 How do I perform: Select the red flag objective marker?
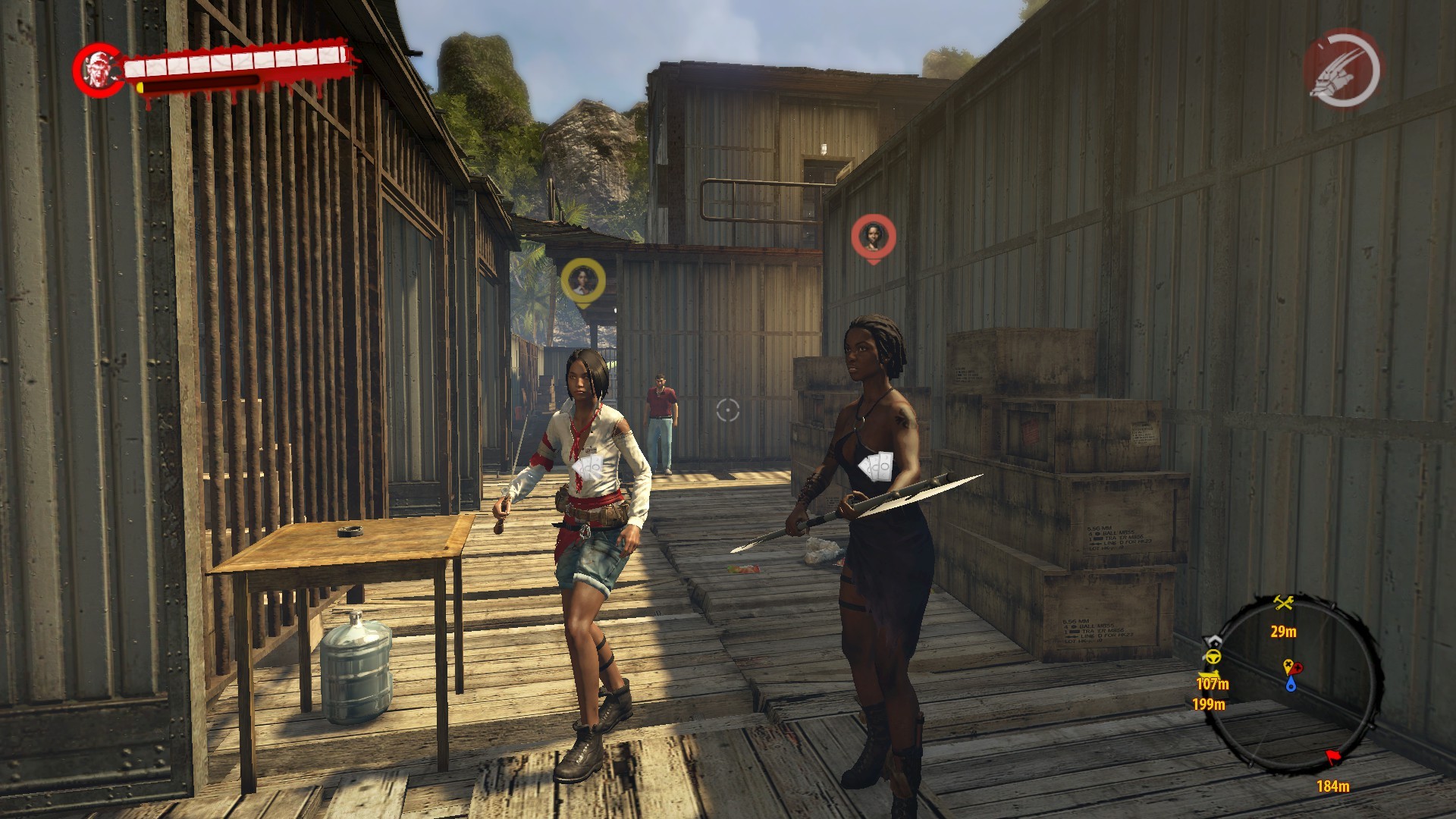(1333, 757)
